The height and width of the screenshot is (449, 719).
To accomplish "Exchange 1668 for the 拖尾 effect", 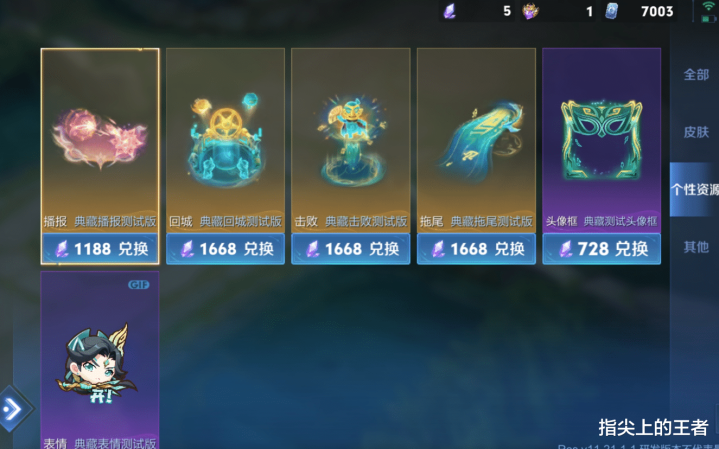I will point(476,249).
